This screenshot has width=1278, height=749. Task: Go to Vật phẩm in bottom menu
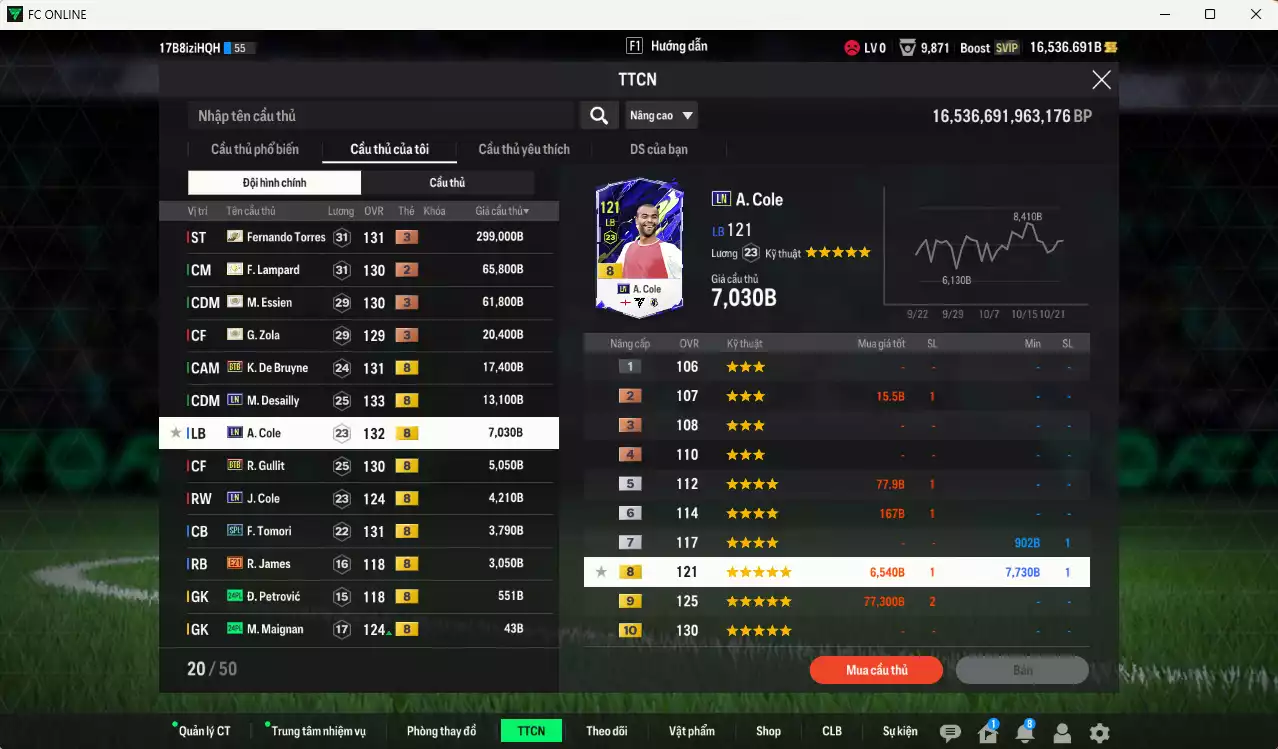pyautogui.click(x=692, y=731)
